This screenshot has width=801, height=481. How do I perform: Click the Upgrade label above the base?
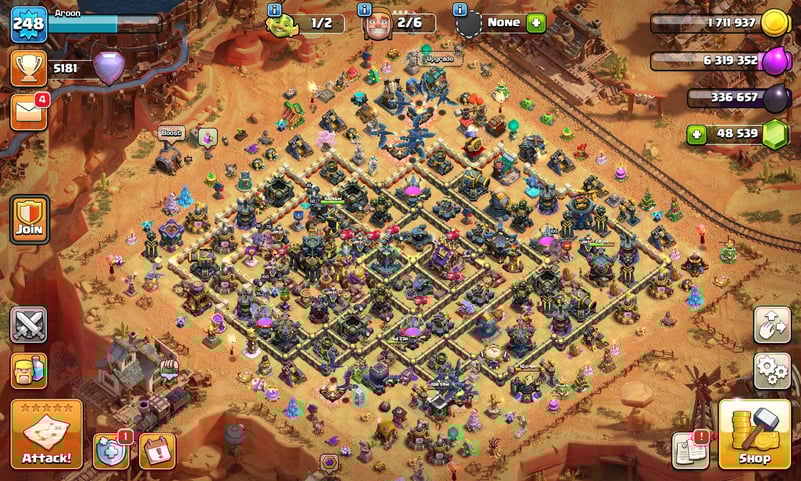[439, 59]
